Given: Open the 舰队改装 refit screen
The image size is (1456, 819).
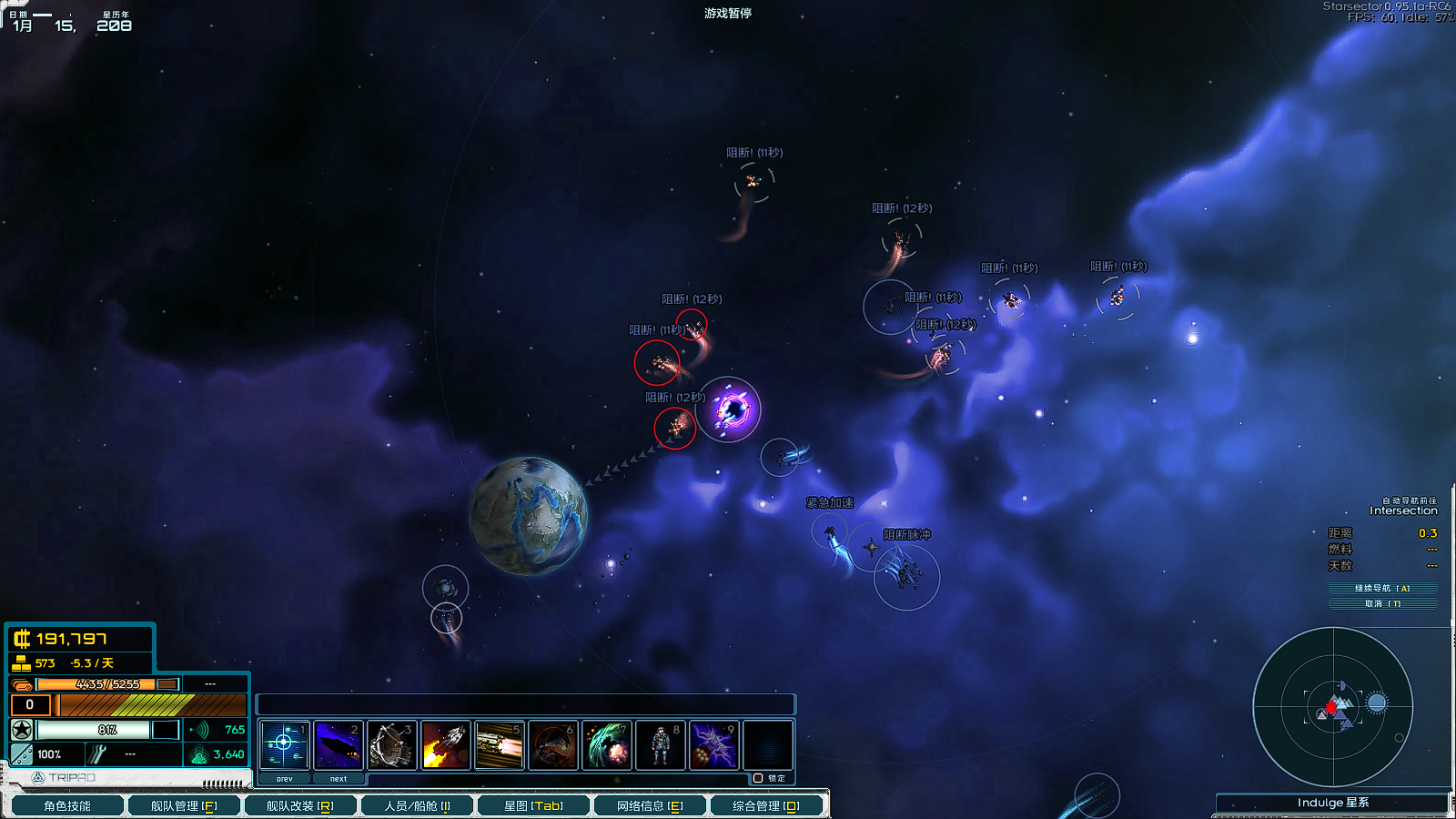Looking at the screenshot, I should [x=300, y=805].
